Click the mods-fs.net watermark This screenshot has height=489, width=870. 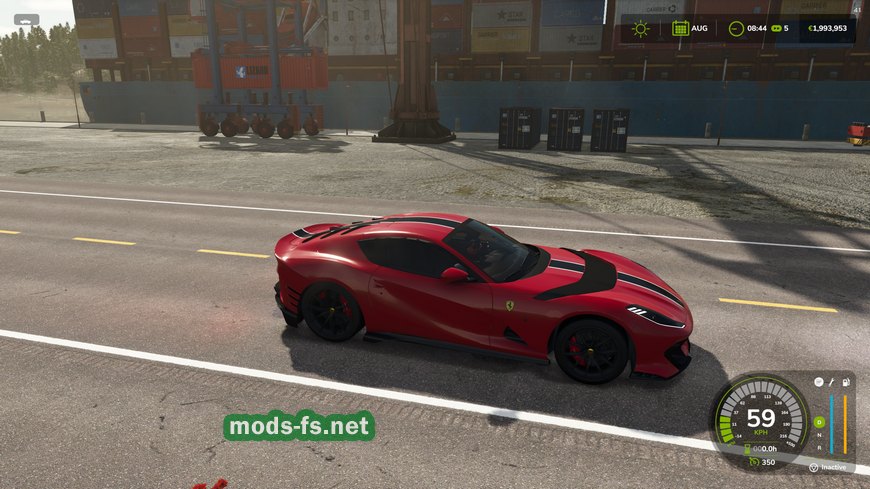299,427
